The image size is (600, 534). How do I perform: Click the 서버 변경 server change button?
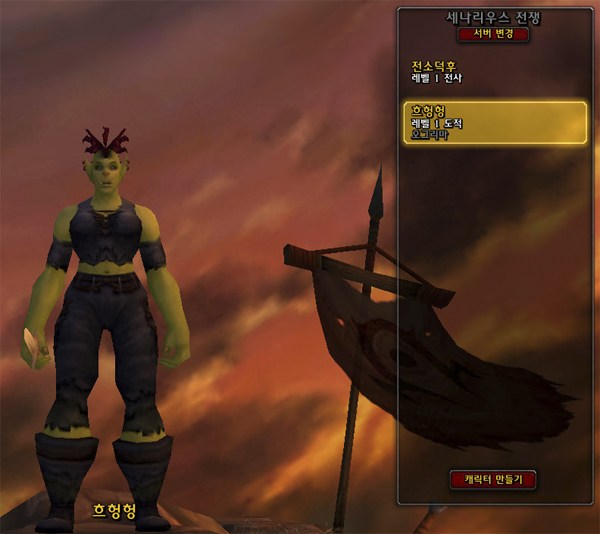pos(493,34)
